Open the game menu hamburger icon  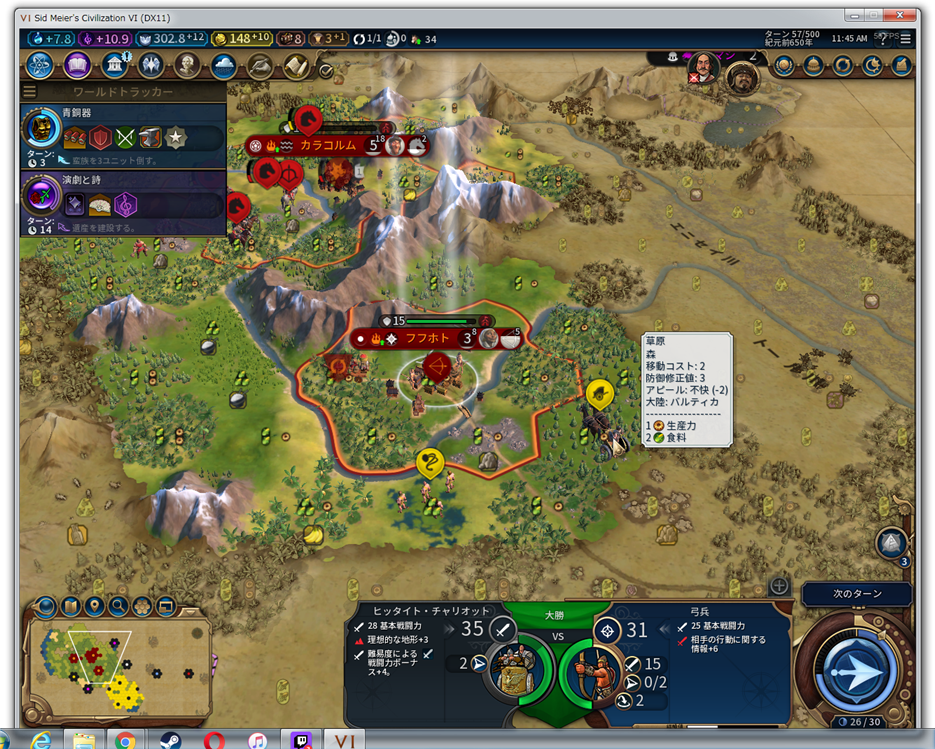pyautogui.click(x=906, y=39)
